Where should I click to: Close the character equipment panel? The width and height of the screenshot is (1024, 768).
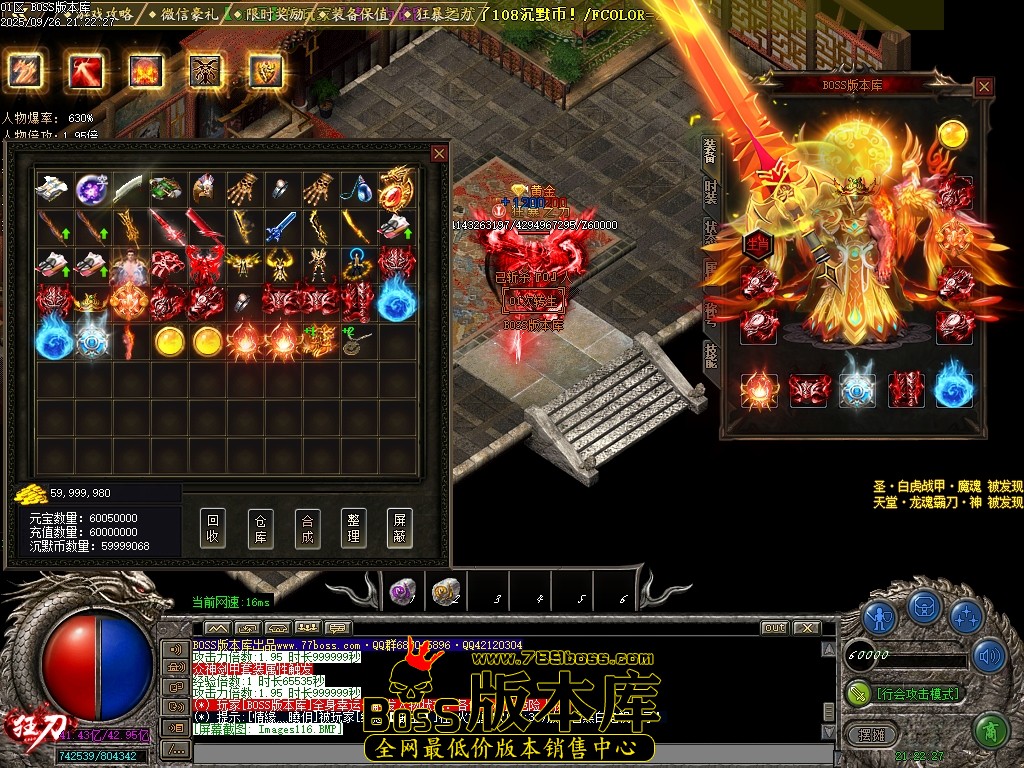[x=984, y=87]
